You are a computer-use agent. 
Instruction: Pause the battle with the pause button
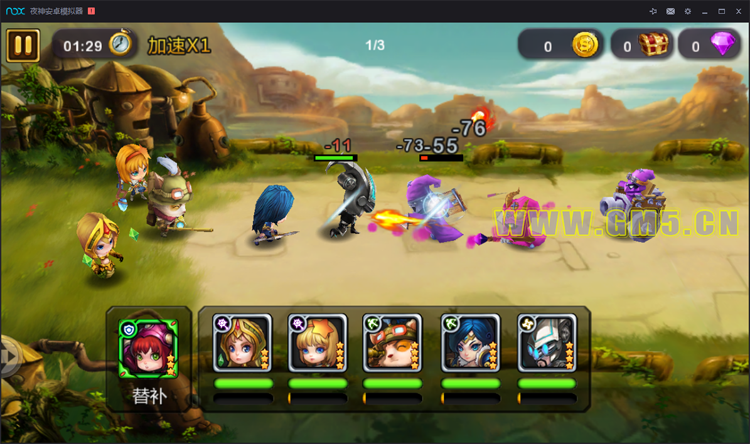point(23,45)
